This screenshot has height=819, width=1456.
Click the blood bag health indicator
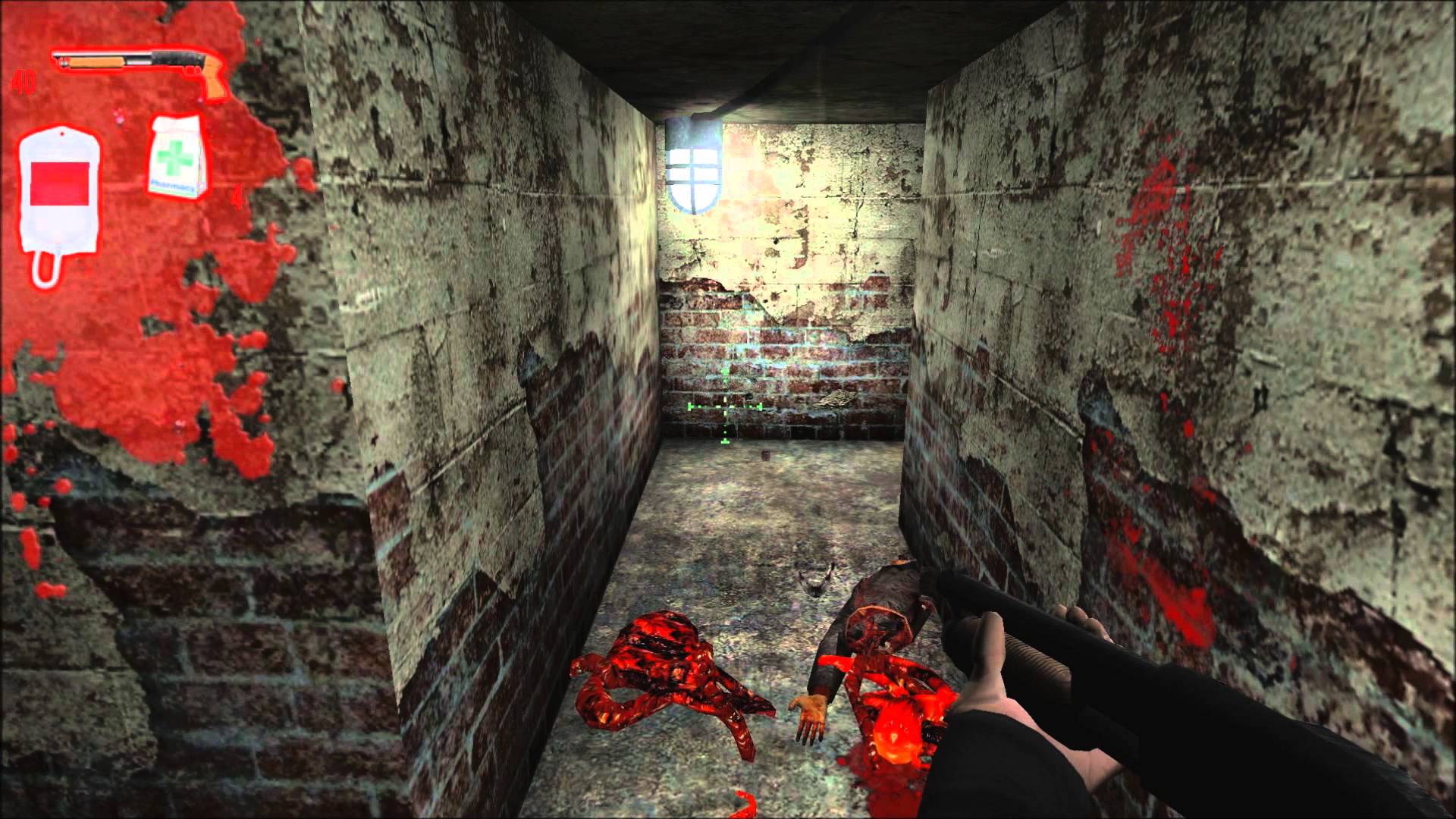61,190
